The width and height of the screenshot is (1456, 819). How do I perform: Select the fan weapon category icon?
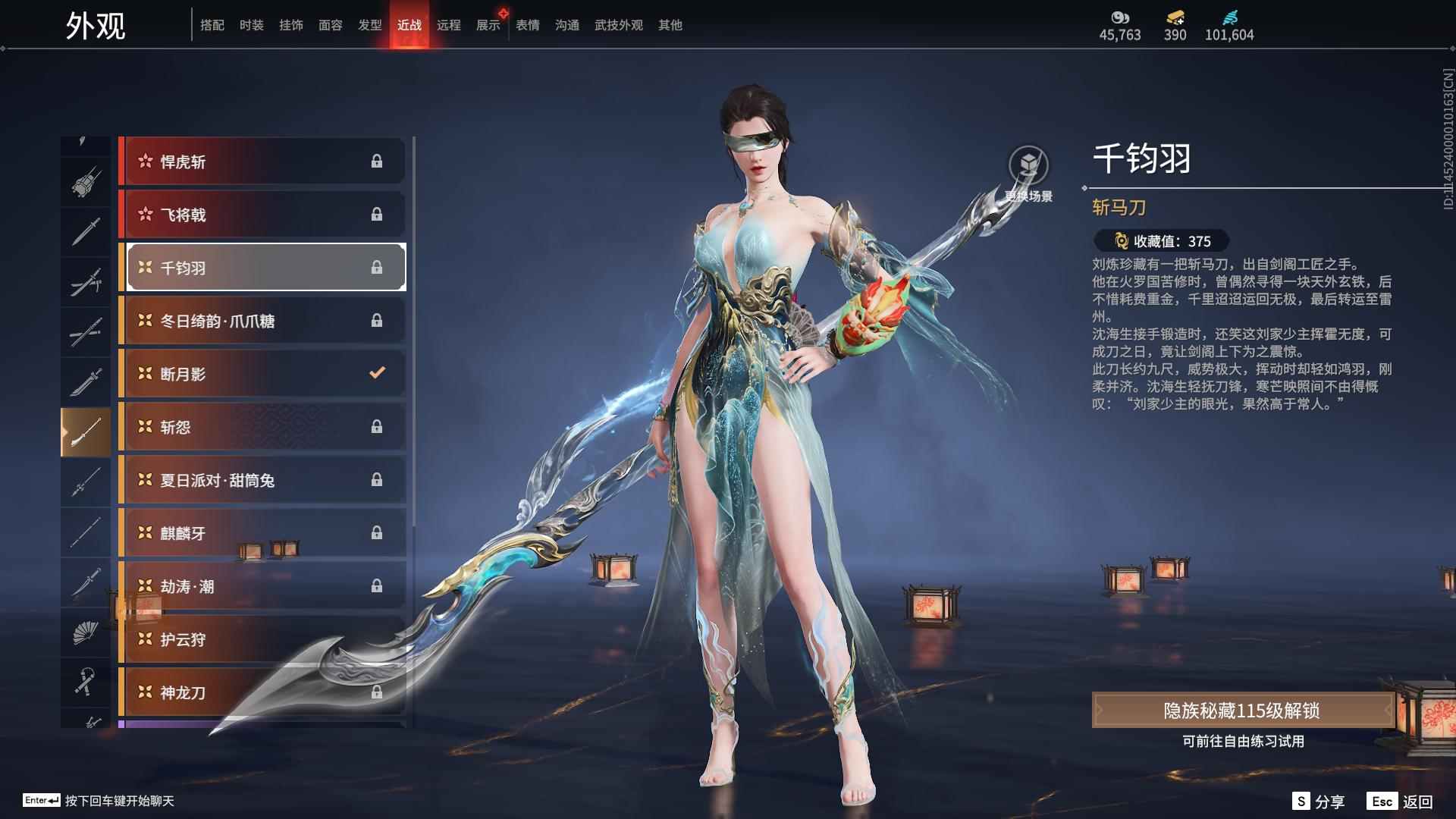85,633
